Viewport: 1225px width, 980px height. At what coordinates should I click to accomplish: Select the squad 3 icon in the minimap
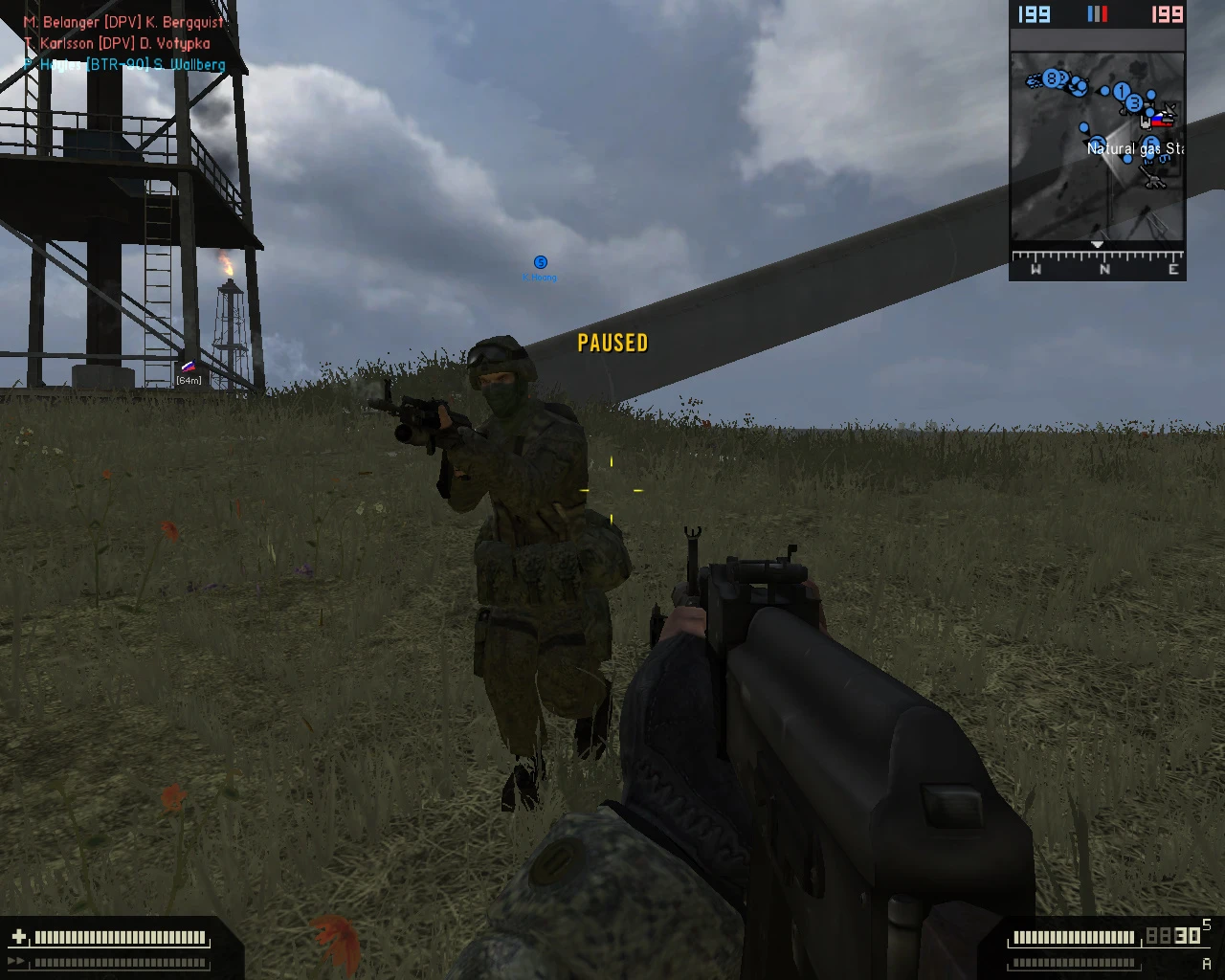coord(1134,103)
